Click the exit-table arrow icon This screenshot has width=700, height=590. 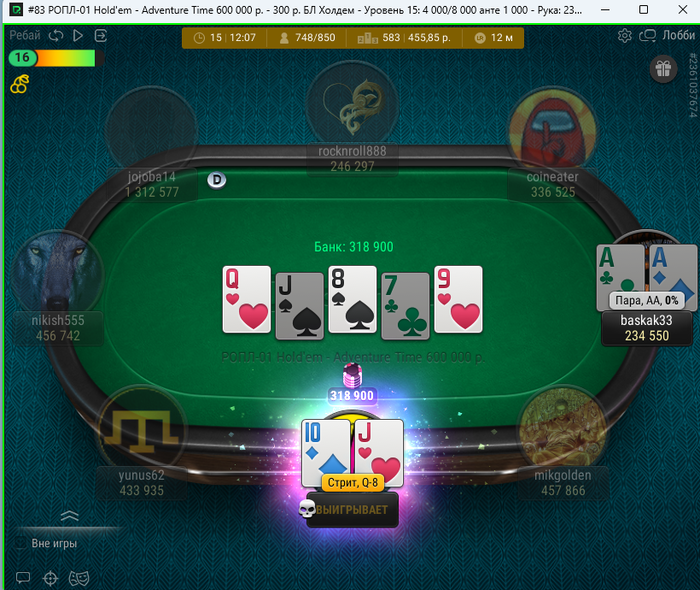tap(100, 35)
